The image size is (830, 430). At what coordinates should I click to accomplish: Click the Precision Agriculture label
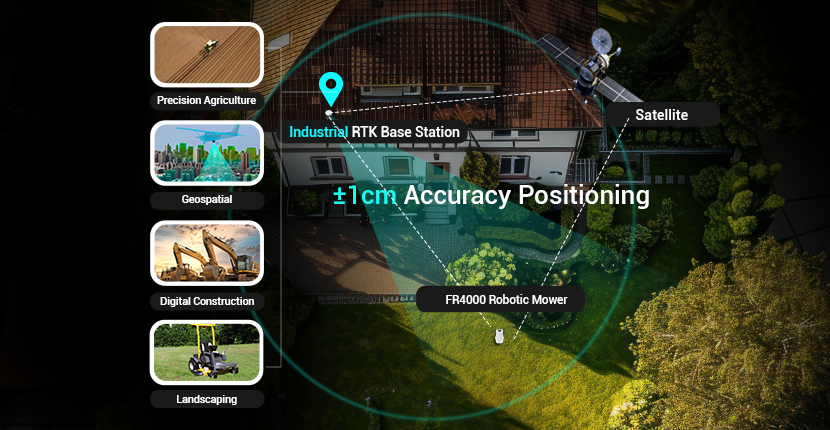(x=206, y=100)
